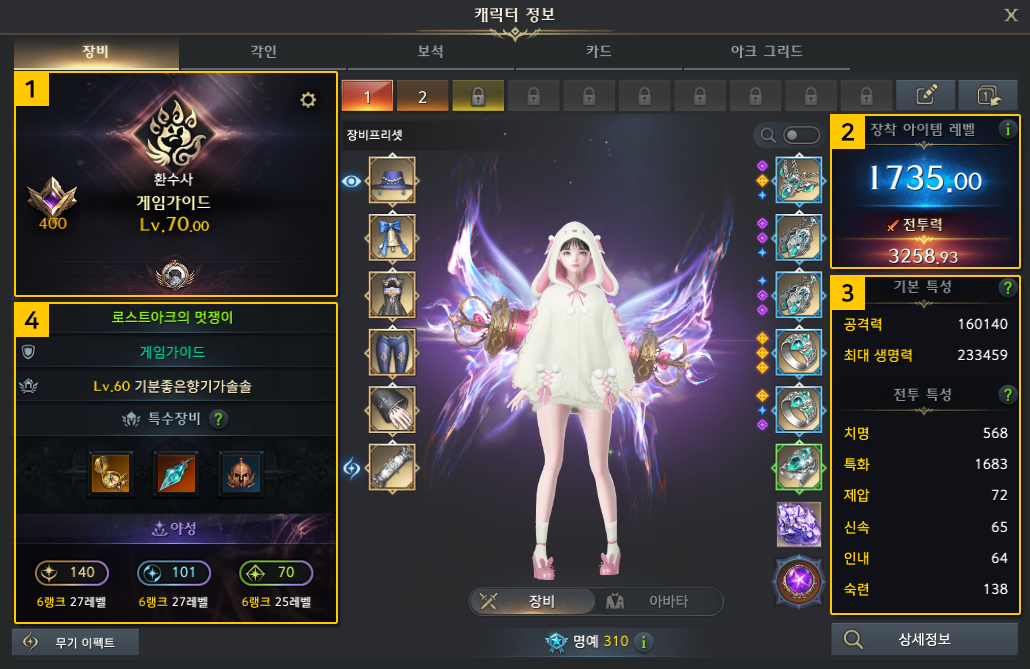Screen dimensions: 1030x669
Task: Open the 무기 이펙트 button
Action: coord(75,642)
